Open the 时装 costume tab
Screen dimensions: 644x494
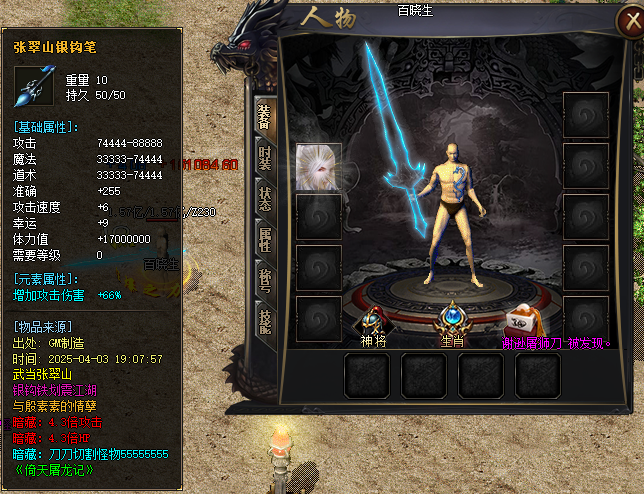point(264,157)
